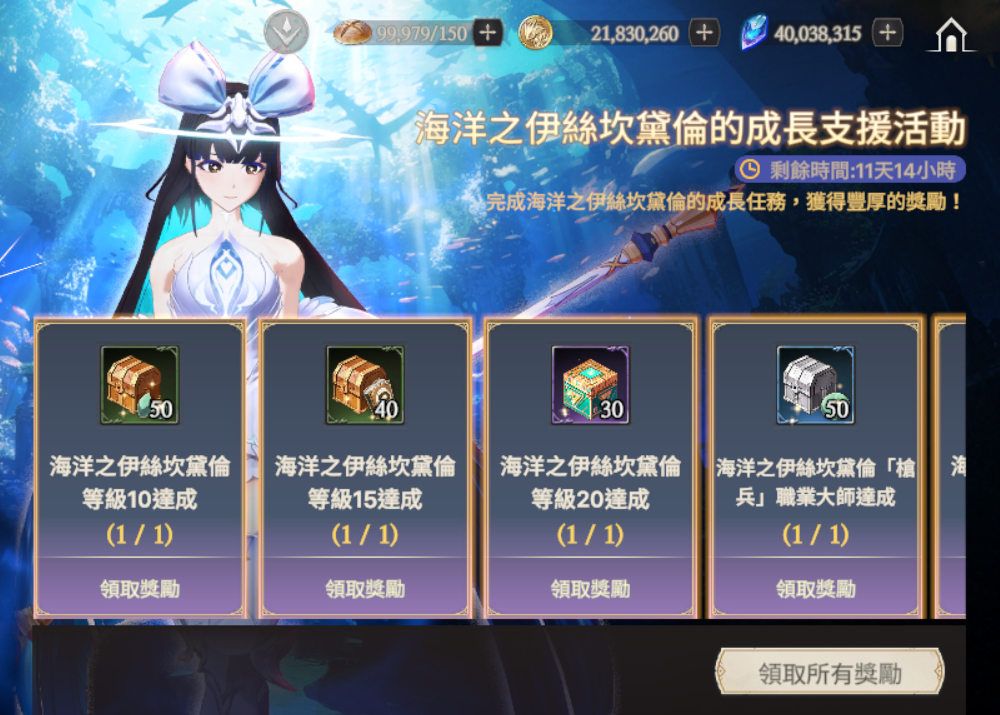Screen dimensions: 1000x715
Task: Inspect the level 15 treasure chest reward icon
Action: pos(365,386)
